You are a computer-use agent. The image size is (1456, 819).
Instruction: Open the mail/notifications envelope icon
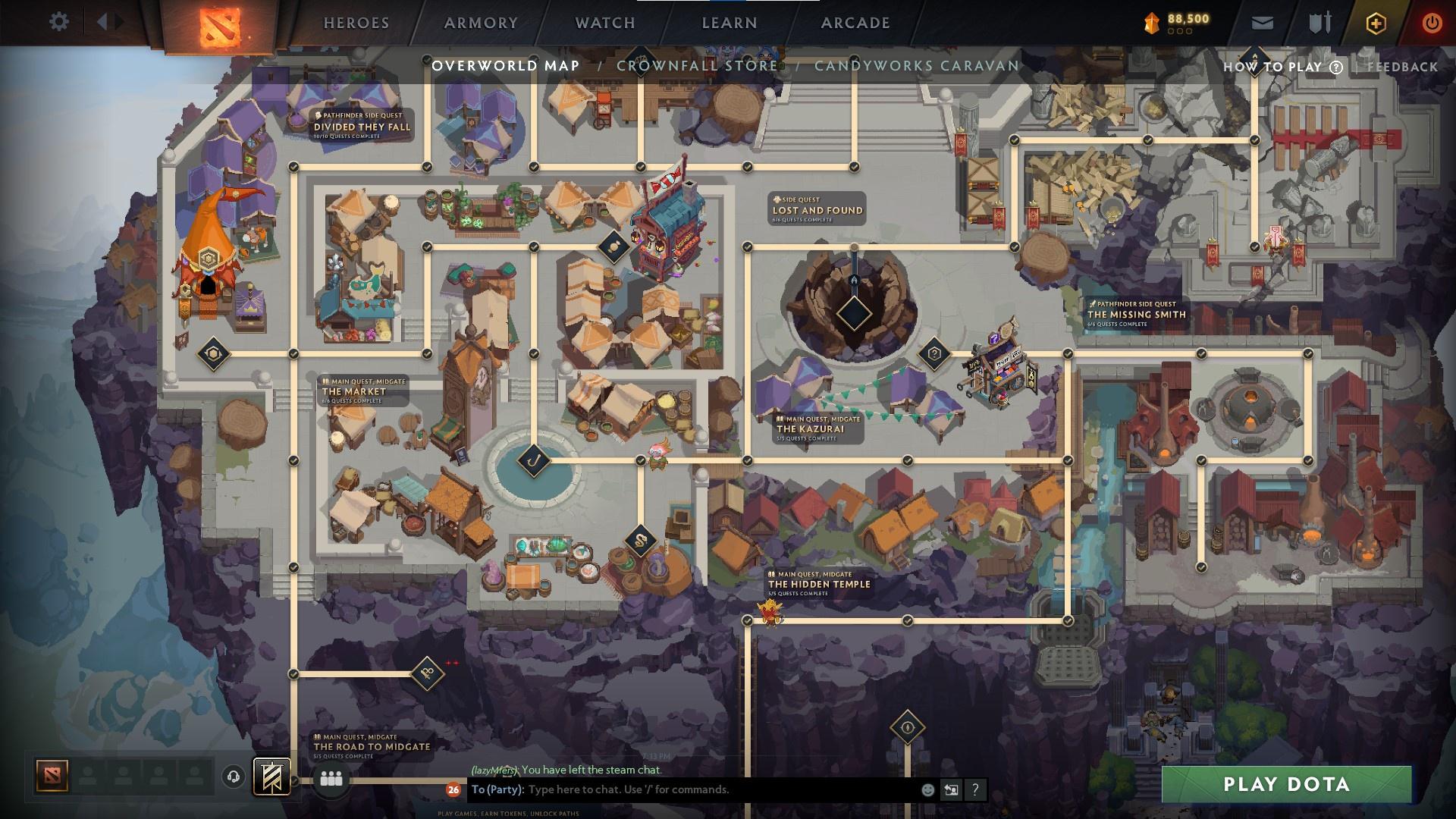point(1263,23)
